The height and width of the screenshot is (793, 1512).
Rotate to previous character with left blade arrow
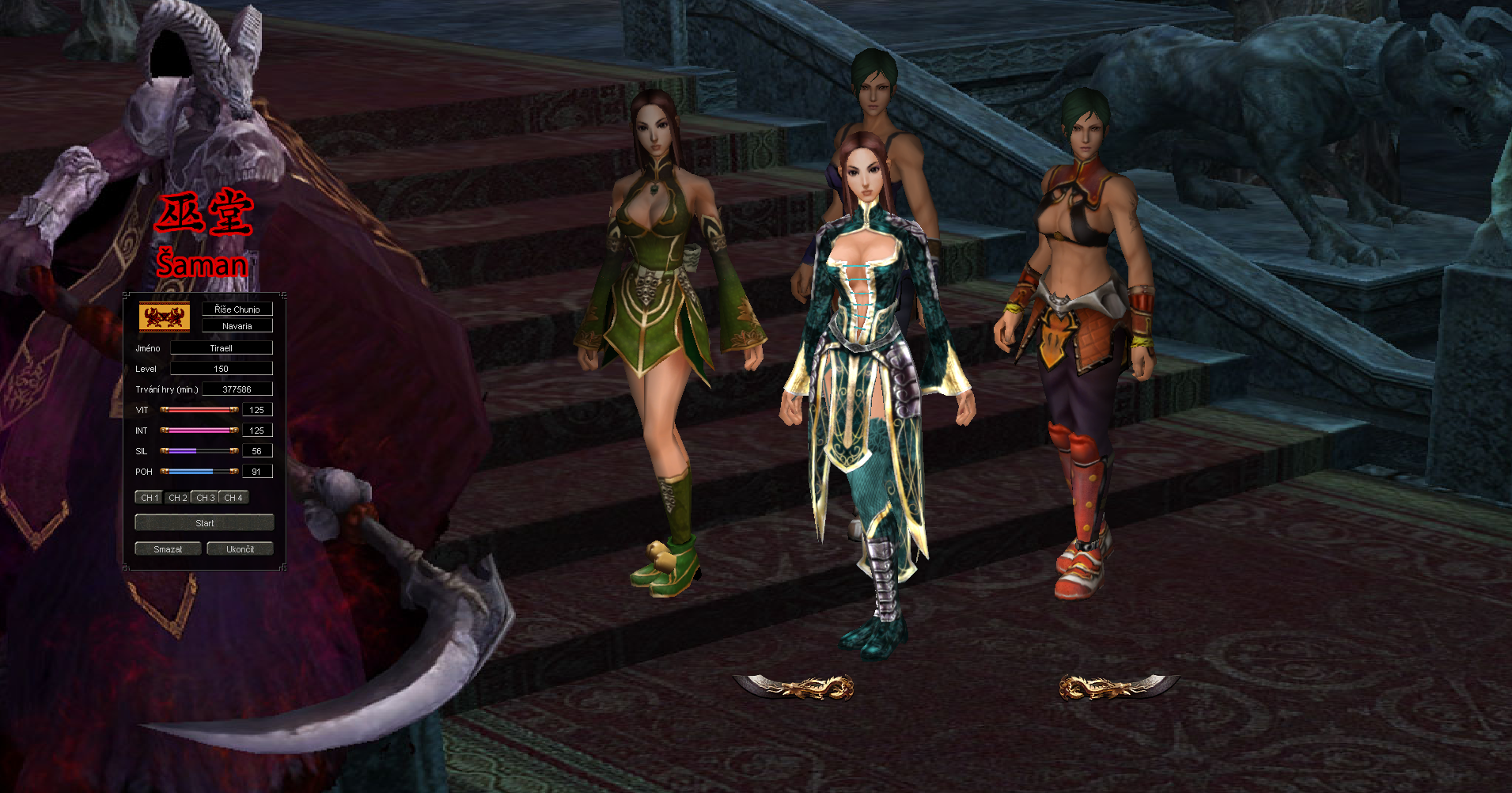tap(794, 686)
